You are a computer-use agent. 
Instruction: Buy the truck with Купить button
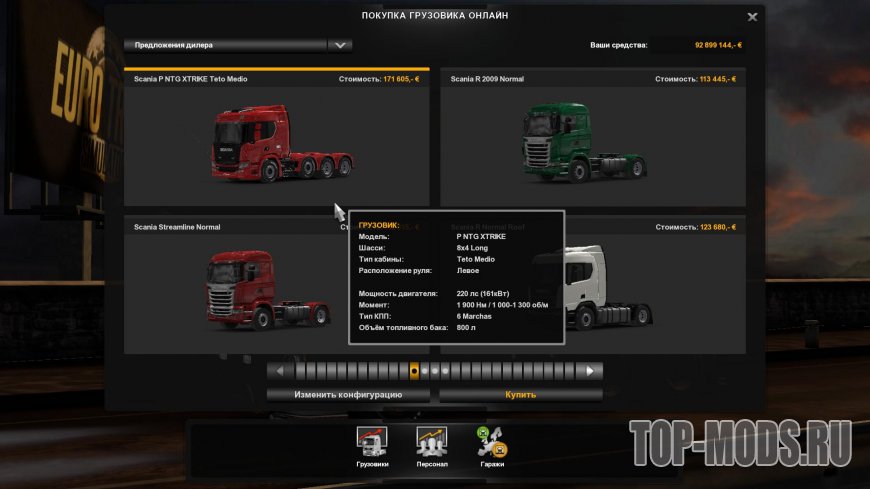520,395
